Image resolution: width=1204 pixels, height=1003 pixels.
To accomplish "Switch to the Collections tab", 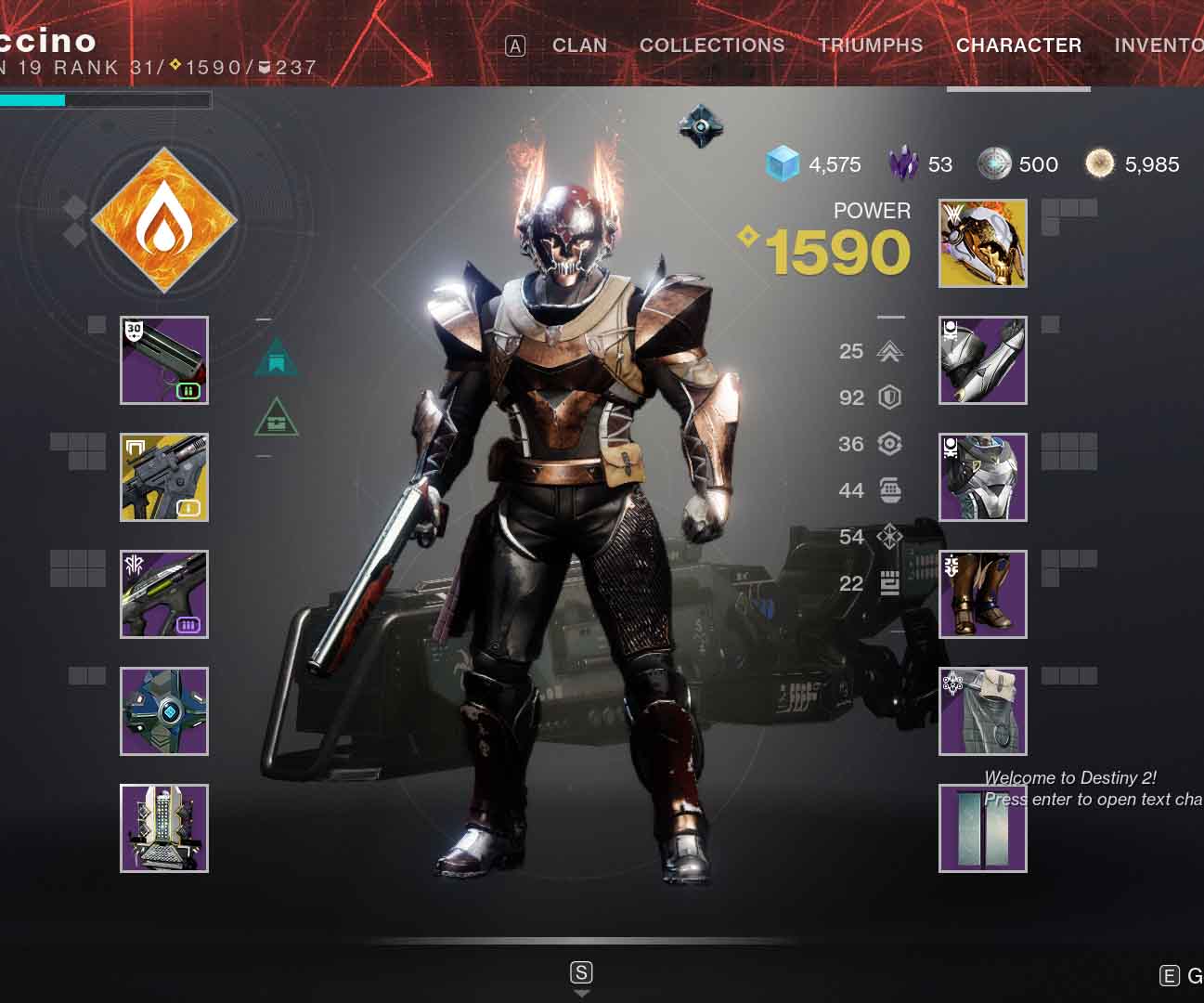I will point(712,45).
